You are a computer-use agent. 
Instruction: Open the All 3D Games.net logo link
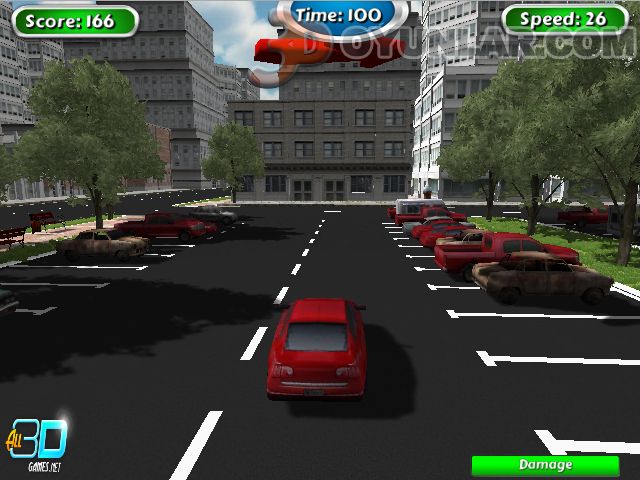tap(38, 442)
